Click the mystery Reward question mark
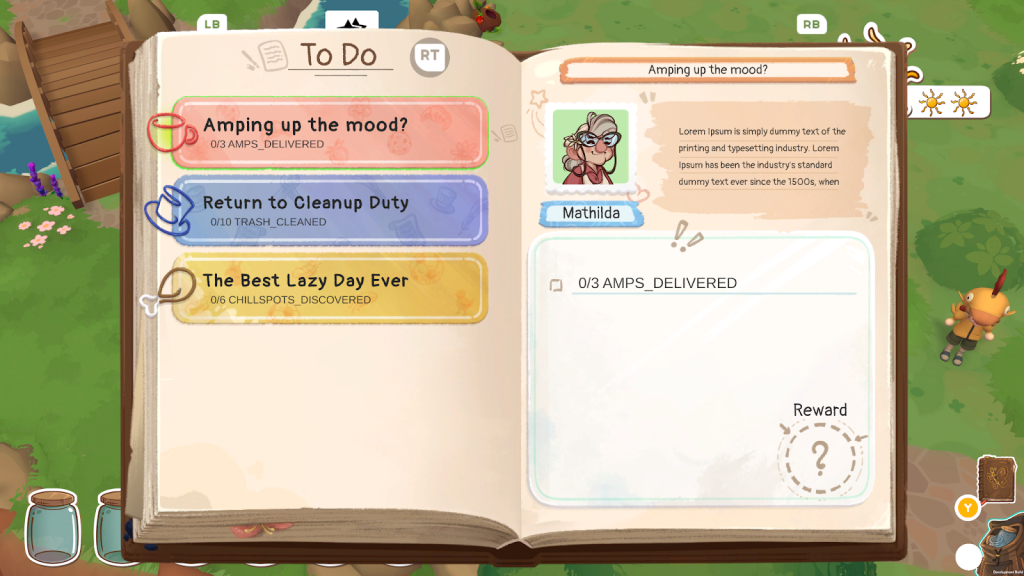 (x=820, y=458)
